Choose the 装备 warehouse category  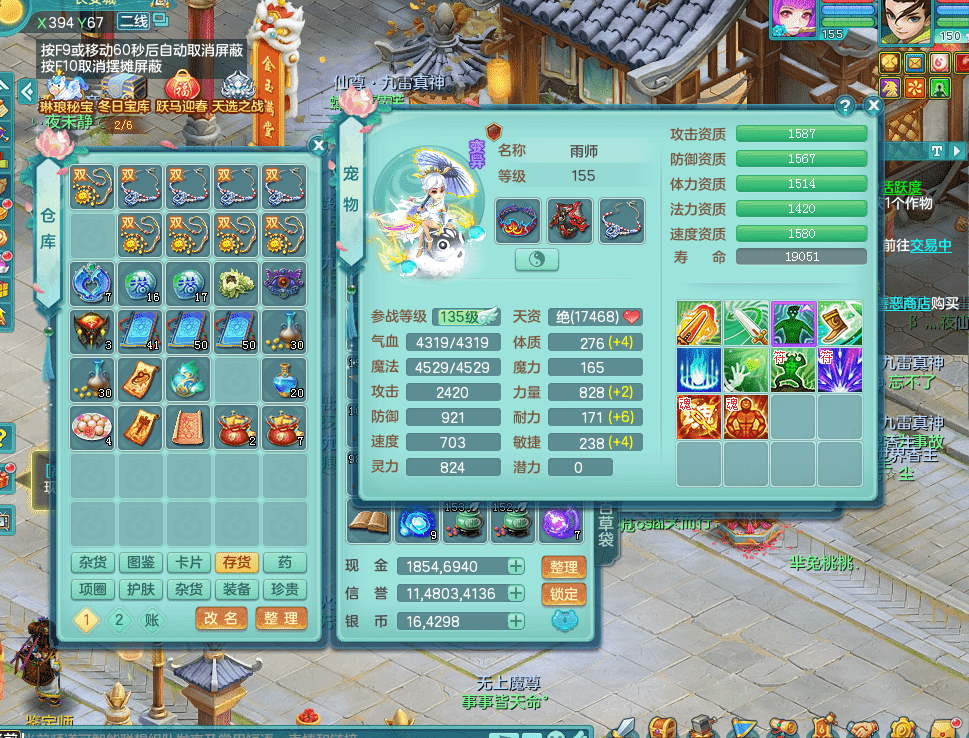point(236,589)
